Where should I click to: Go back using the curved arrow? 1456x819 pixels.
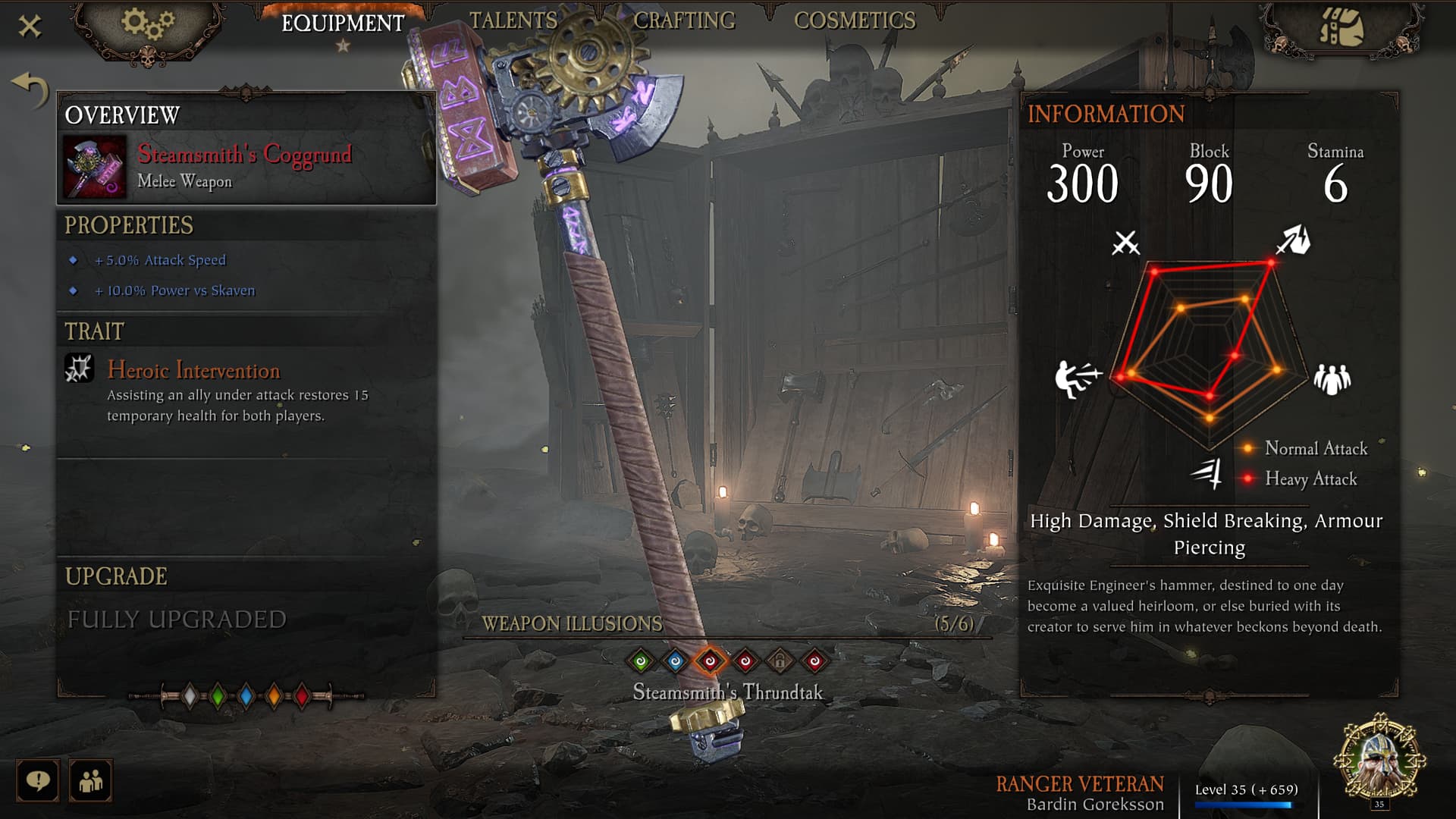pos(30,89)
